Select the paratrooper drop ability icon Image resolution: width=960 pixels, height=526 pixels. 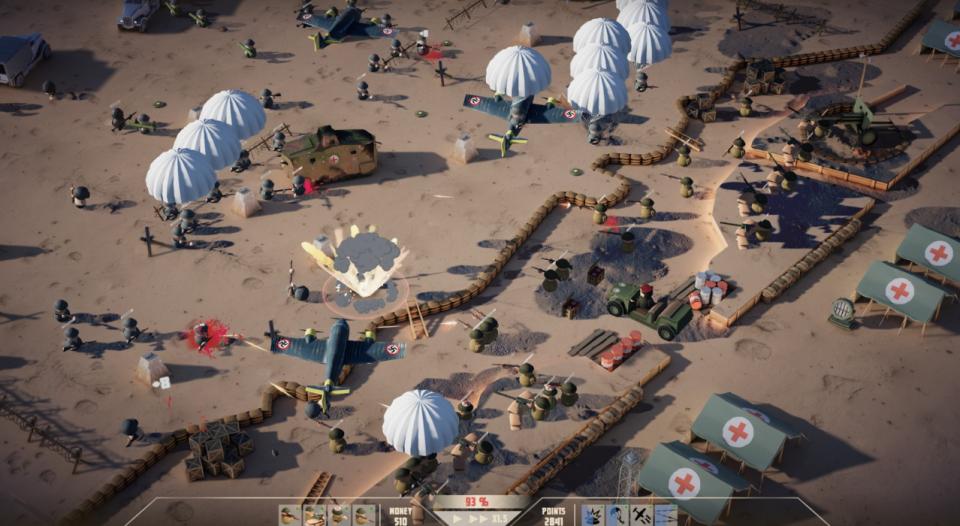tap(618, 516)
